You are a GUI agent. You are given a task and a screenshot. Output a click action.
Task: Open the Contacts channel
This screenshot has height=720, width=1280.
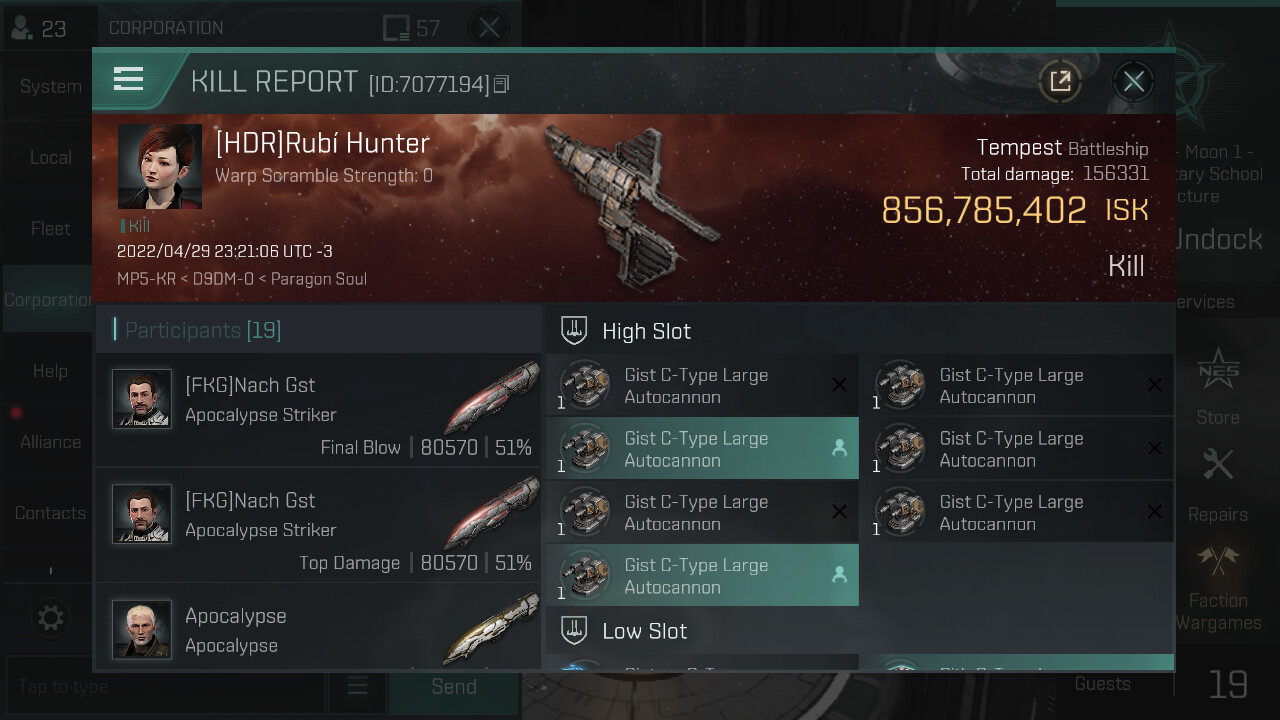(50, 513)
